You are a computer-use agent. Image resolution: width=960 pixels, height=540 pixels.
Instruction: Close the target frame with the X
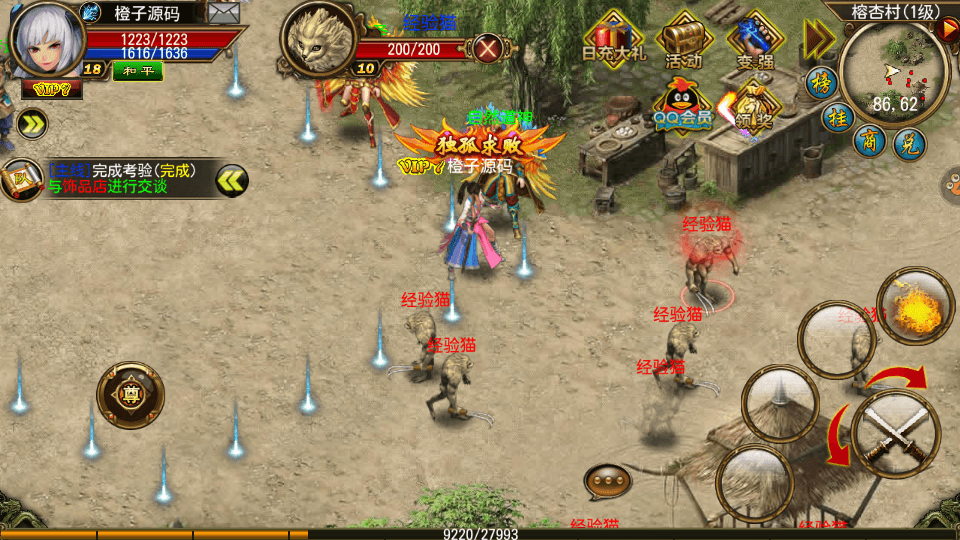(487, 48)
